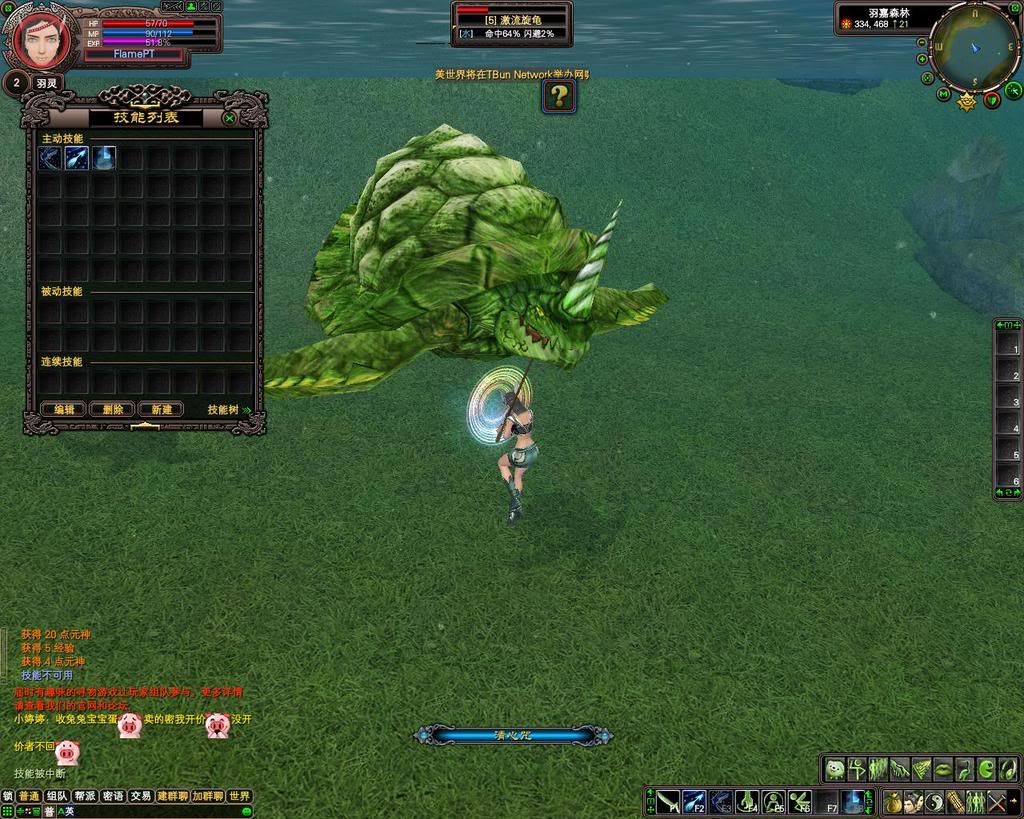
Task: Switch to the 世界 (world) chat channel
Action: (x=239, y=796)
